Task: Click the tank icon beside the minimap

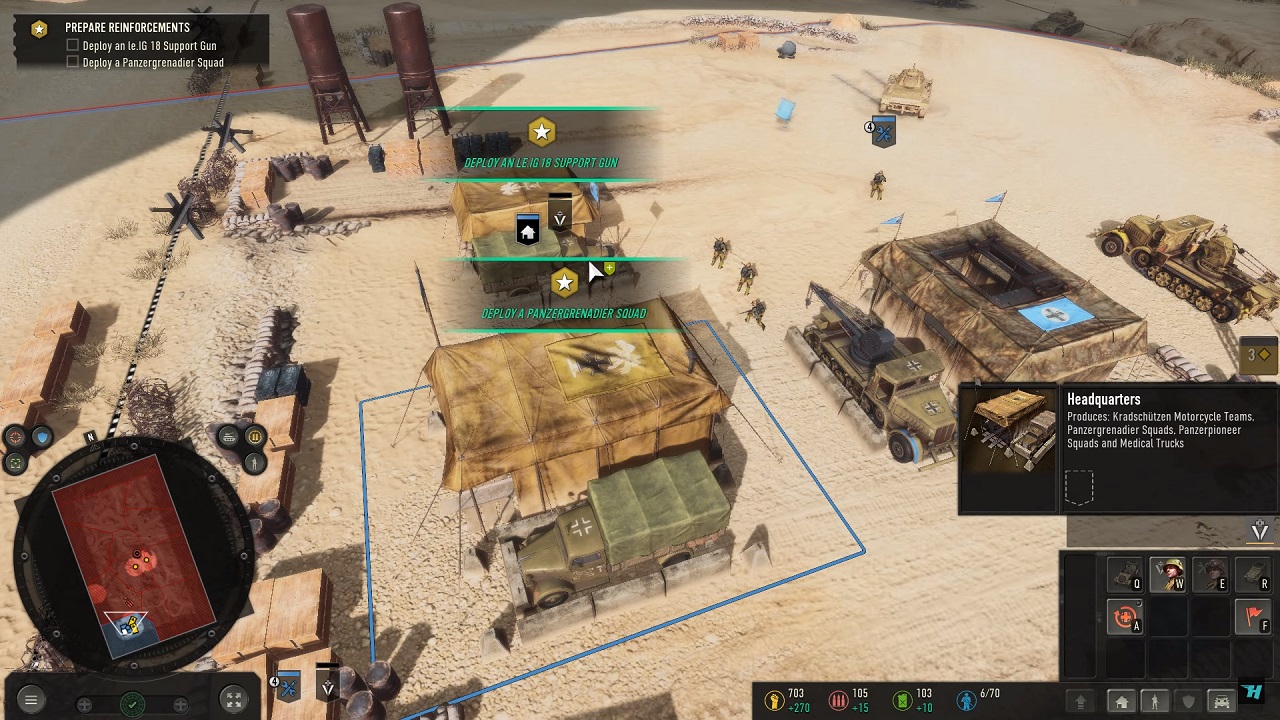Action: click(229, 437)
